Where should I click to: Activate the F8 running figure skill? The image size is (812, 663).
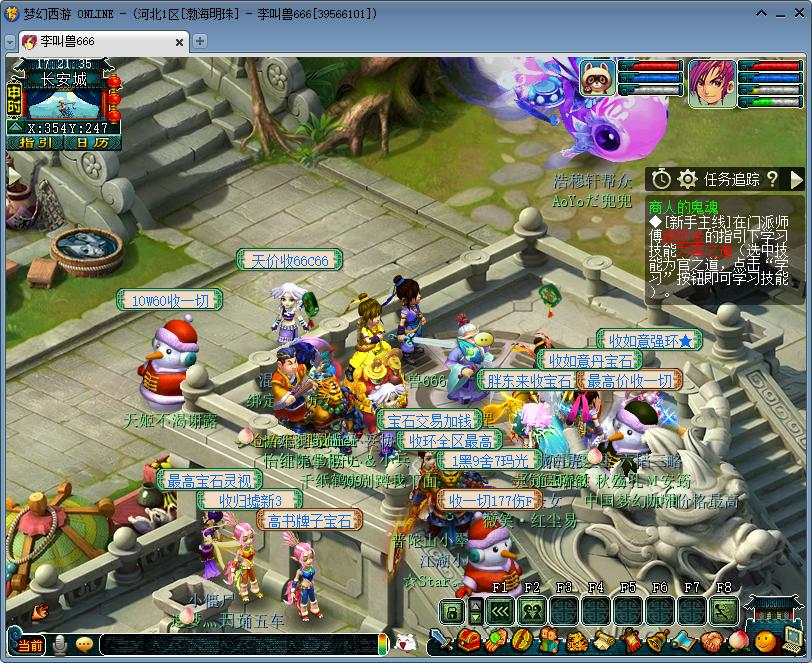tap(724, 611)
